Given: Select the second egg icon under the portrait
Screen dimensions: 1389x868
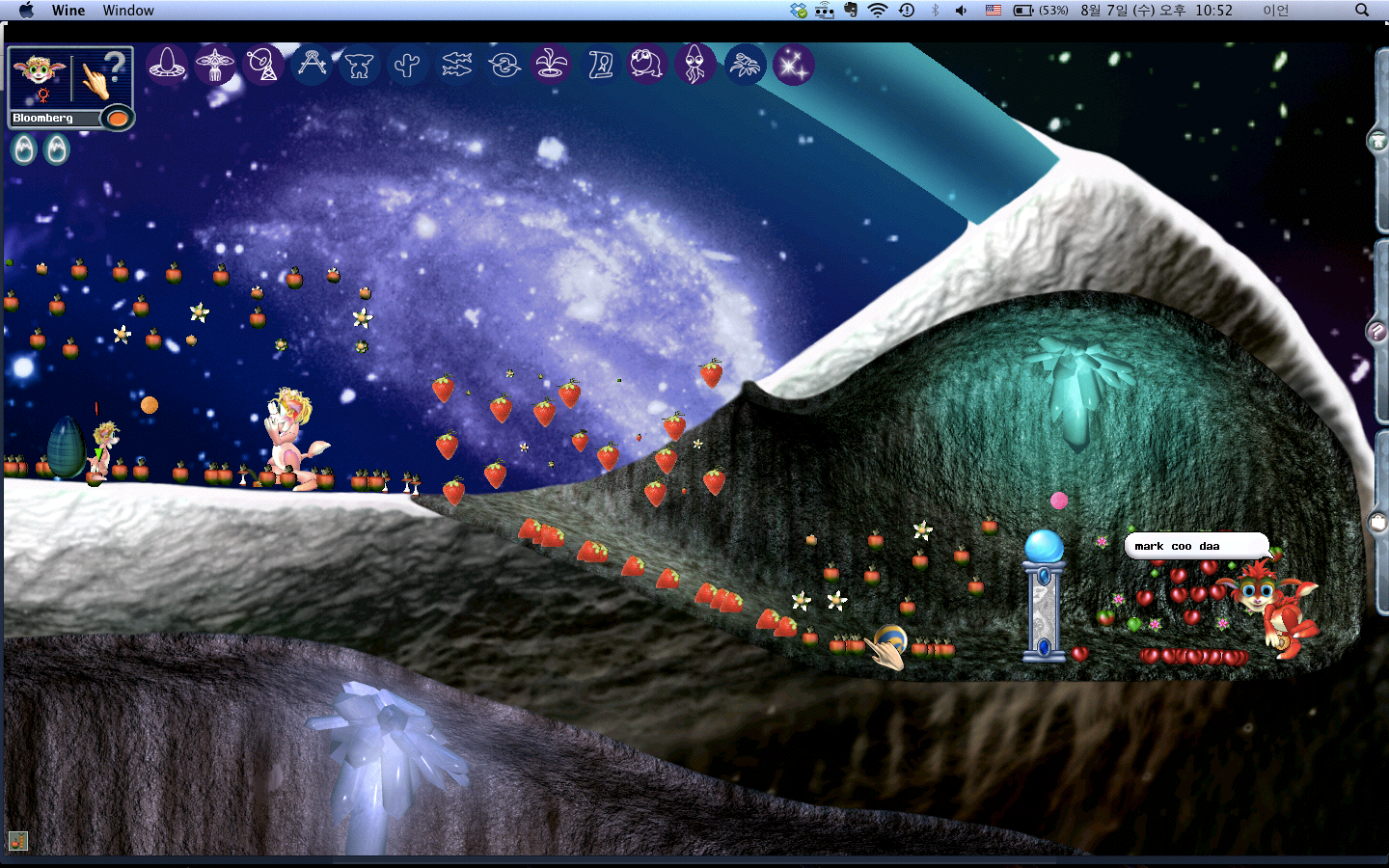Looking at the screenshot, I should tap(57, 149).
